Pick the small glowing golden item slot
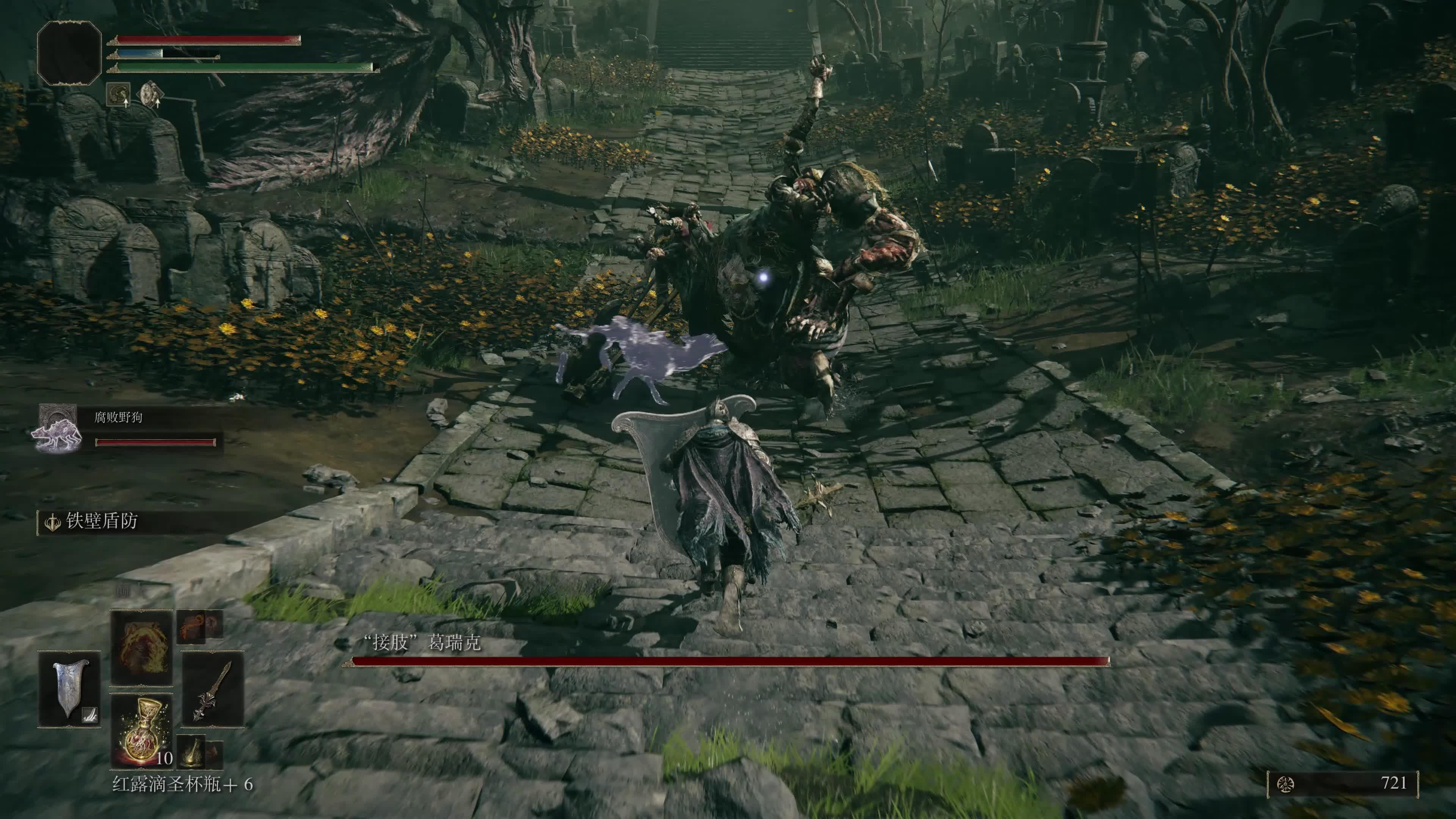Viewport: 1456px width, 819px height. pyautogui.click(x=191, y=751)
